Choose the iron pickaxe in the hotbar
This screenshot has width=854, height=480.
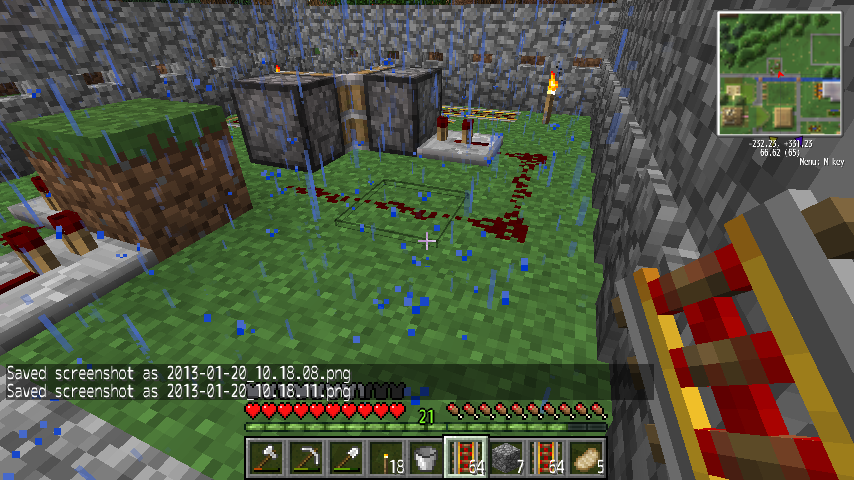(x=306, y=457)
